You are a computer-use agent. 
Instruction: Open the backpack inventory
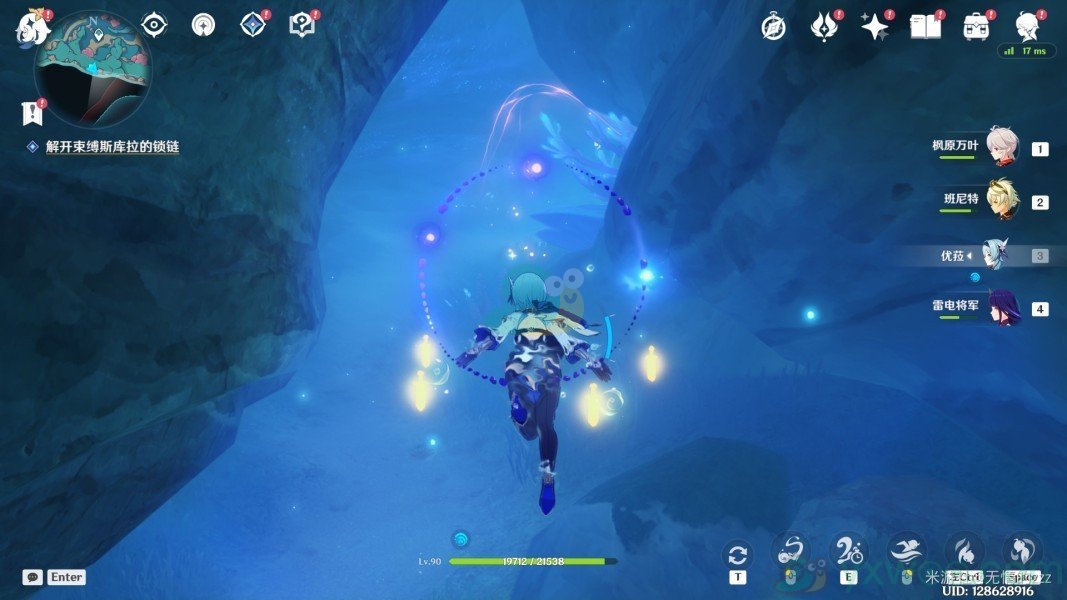pyautogui.click(x=976, y=27)
